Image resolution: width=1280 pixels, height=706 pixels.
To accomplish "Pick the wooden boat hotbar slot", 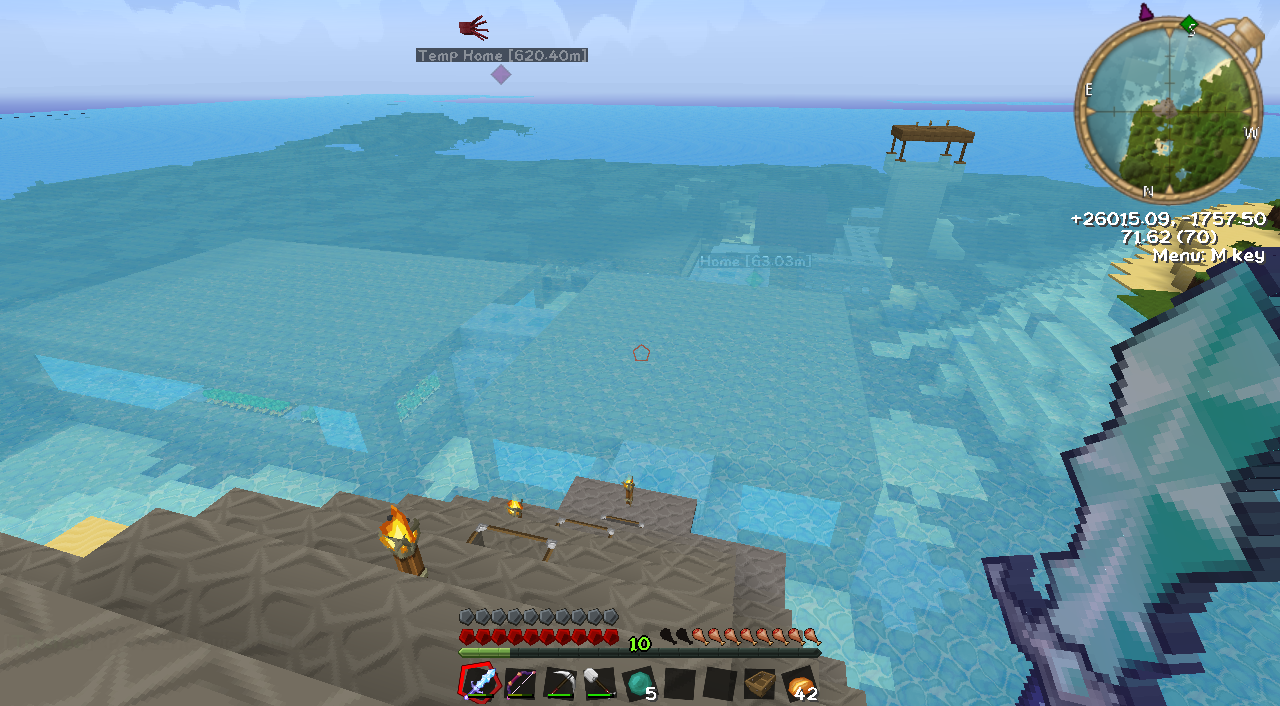I will coord(759,684).
